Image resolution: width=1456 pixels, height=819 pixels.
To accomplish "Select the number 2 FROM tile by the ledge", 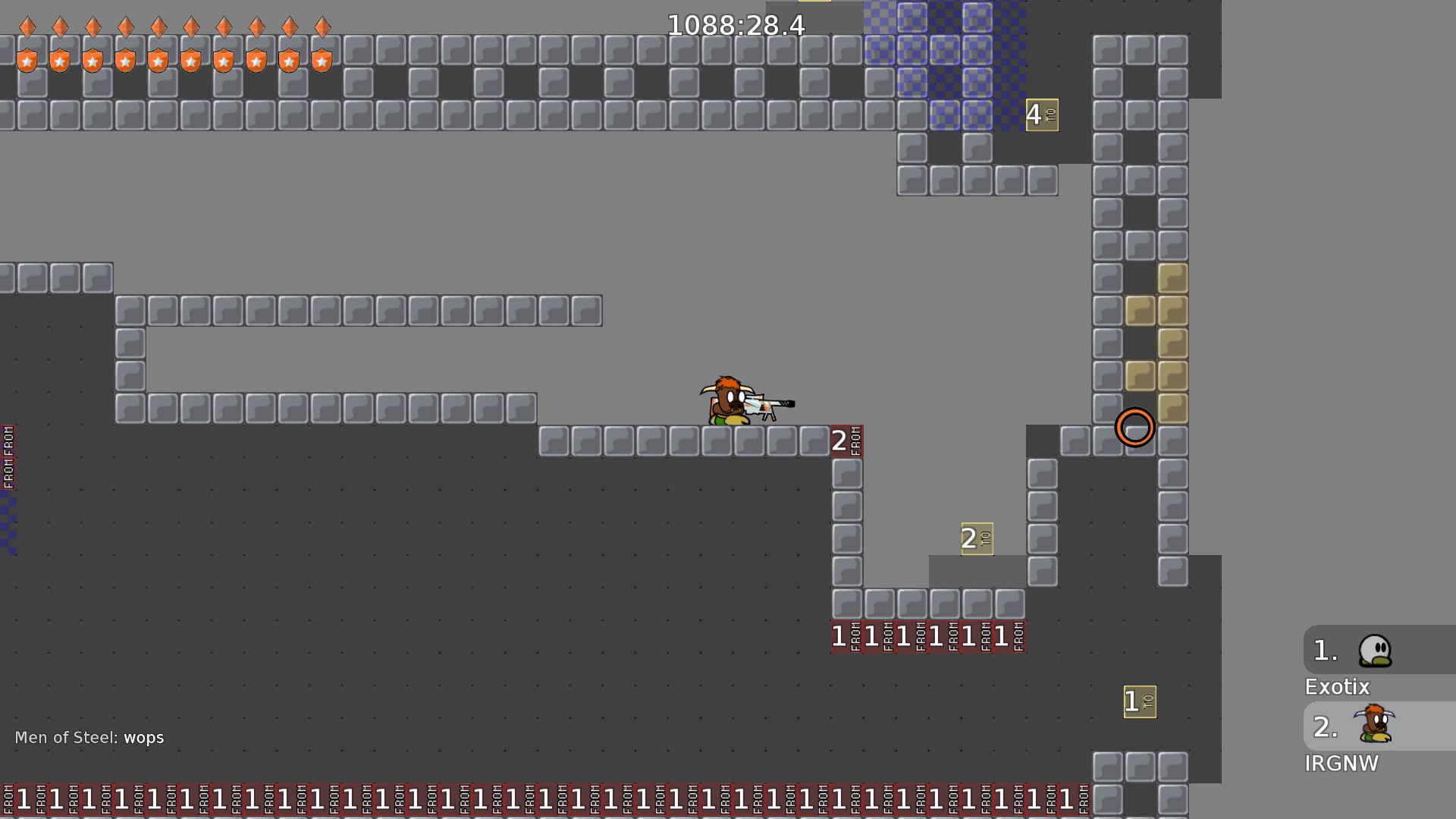I will pyautogui.click(x=847, y=440).
